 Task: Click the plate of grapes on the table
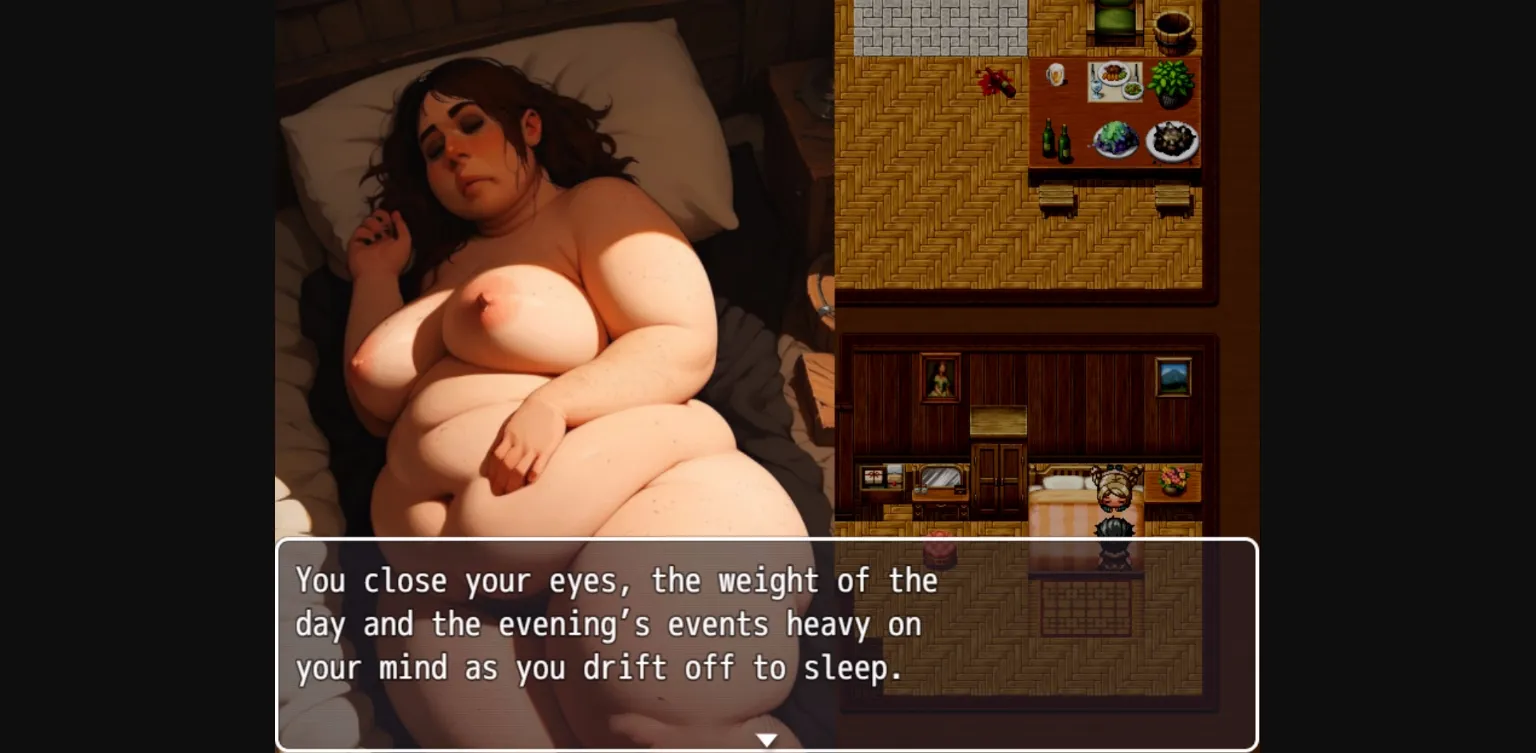click(x=1115, y=138)
